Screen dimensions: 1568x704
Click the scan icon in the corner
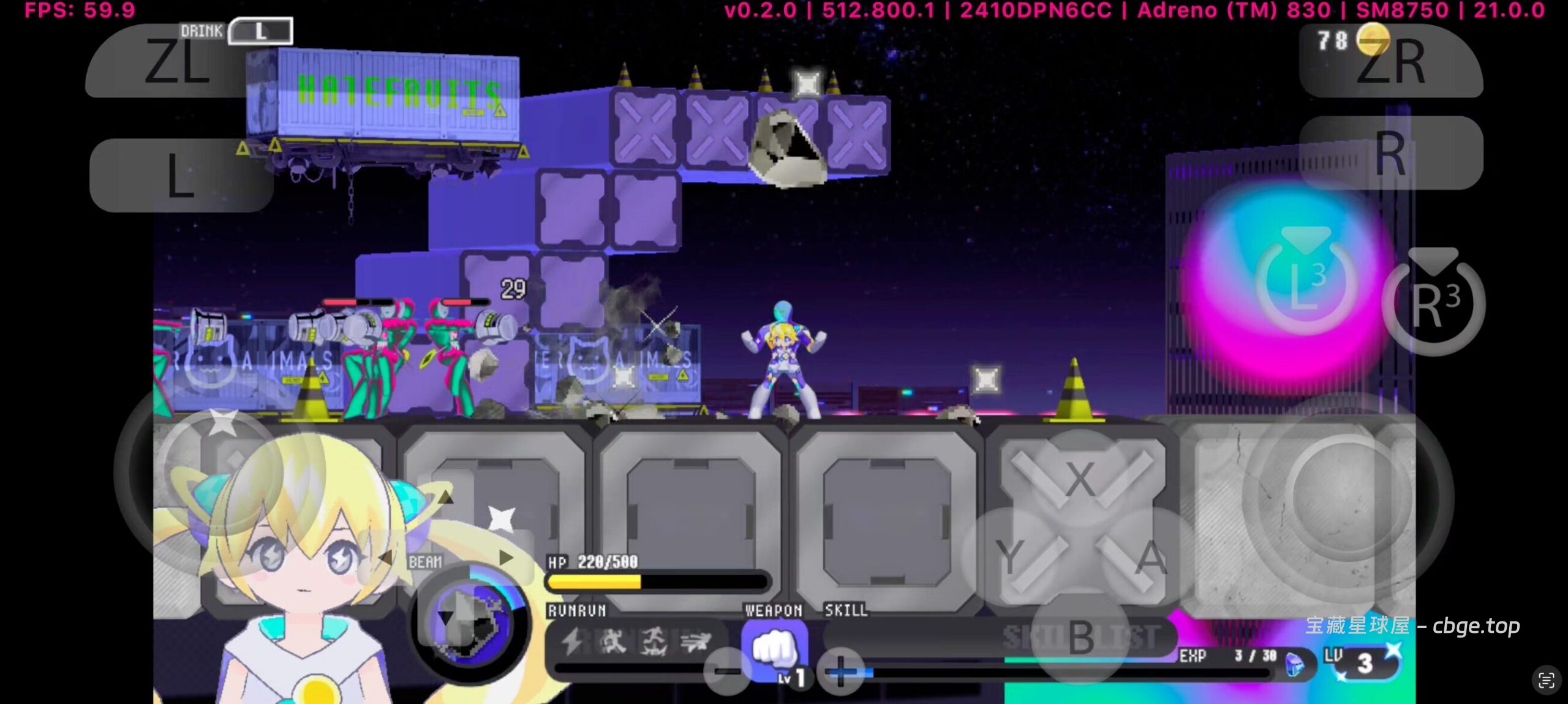coord(1546,680)
